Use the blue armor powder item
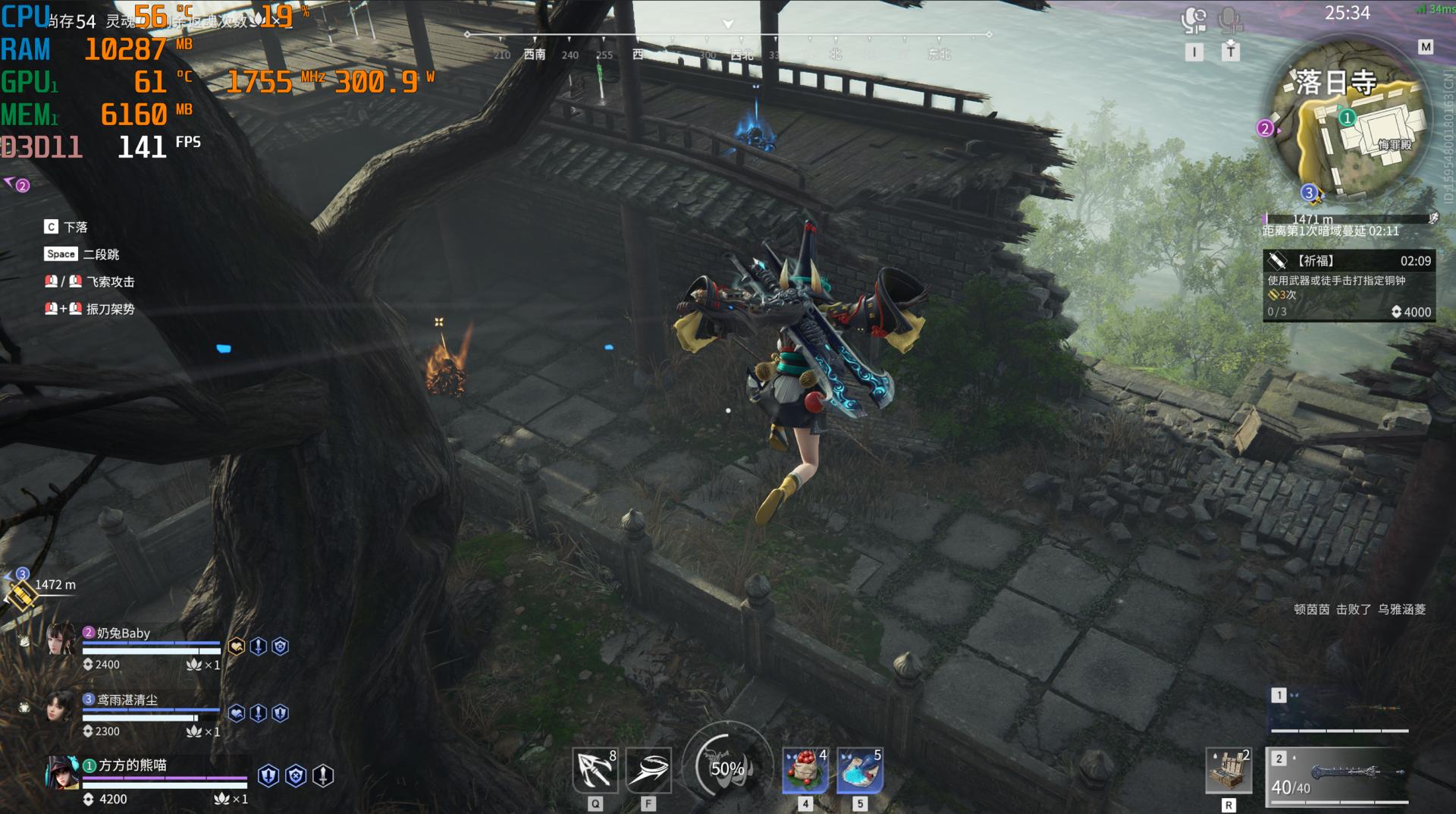 tap(859, 771)
